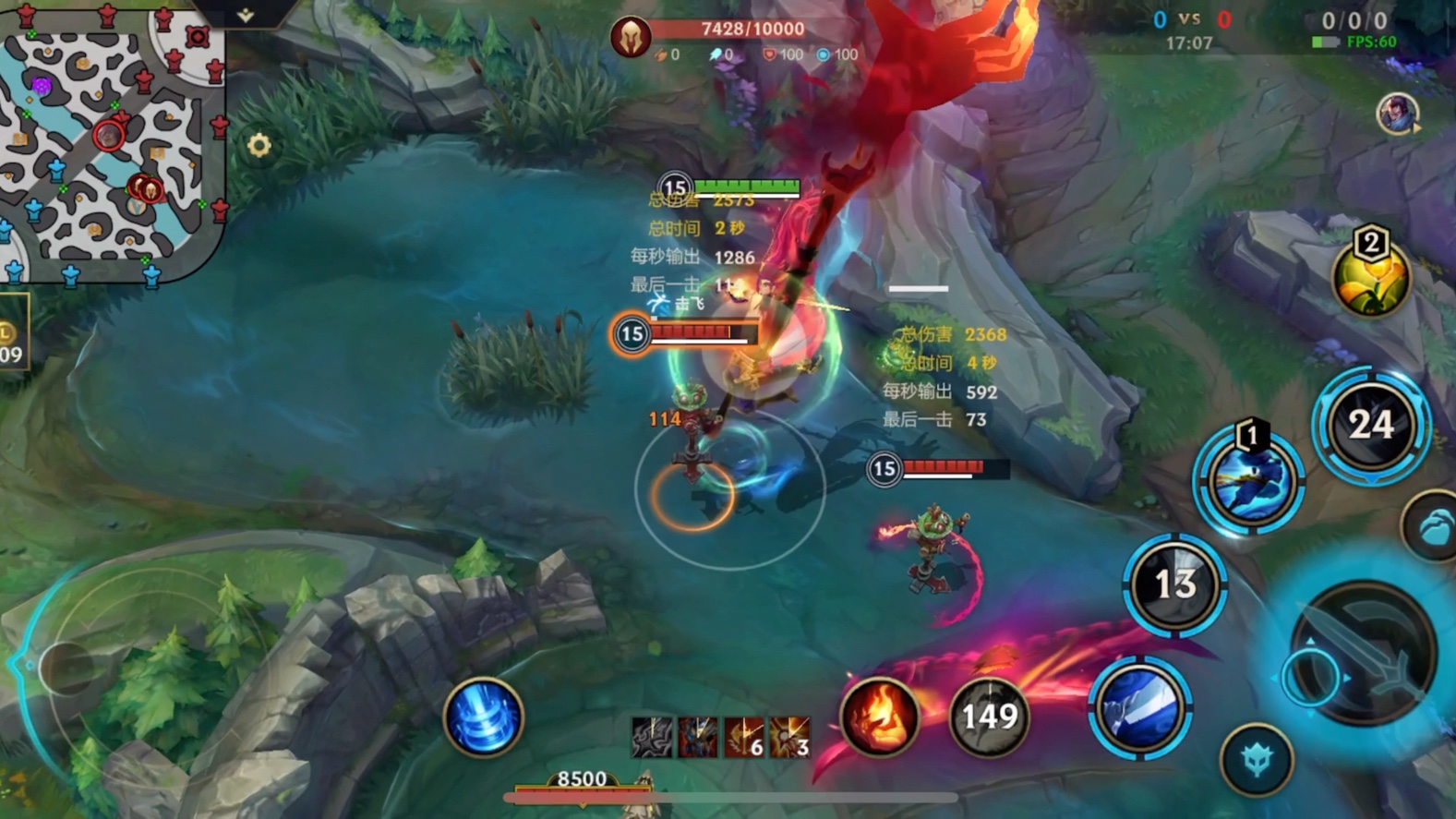Tap the ability showing a 13 cooldown
The image size is (1456, 819).
point(1174,584)
